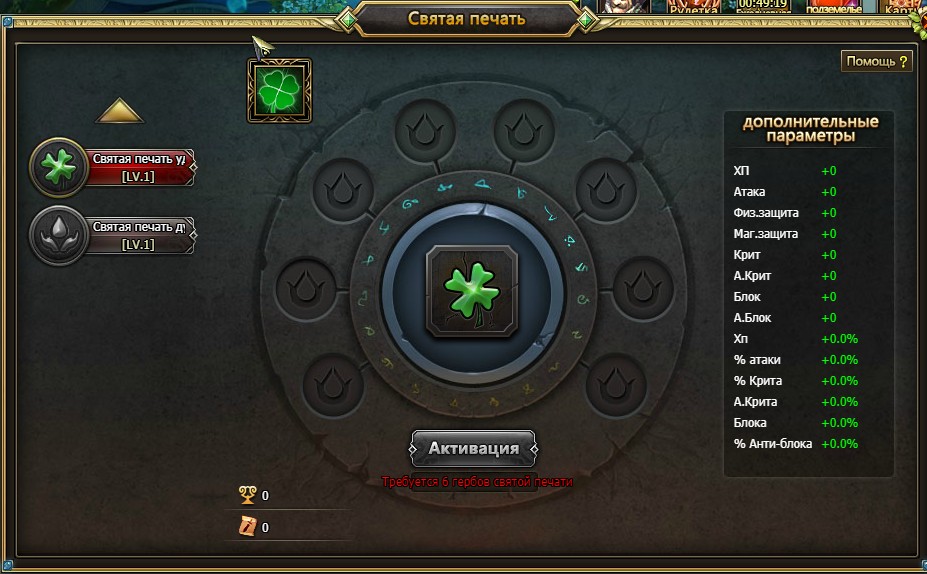Click the trophy currency icon

[x=247, y=495]
